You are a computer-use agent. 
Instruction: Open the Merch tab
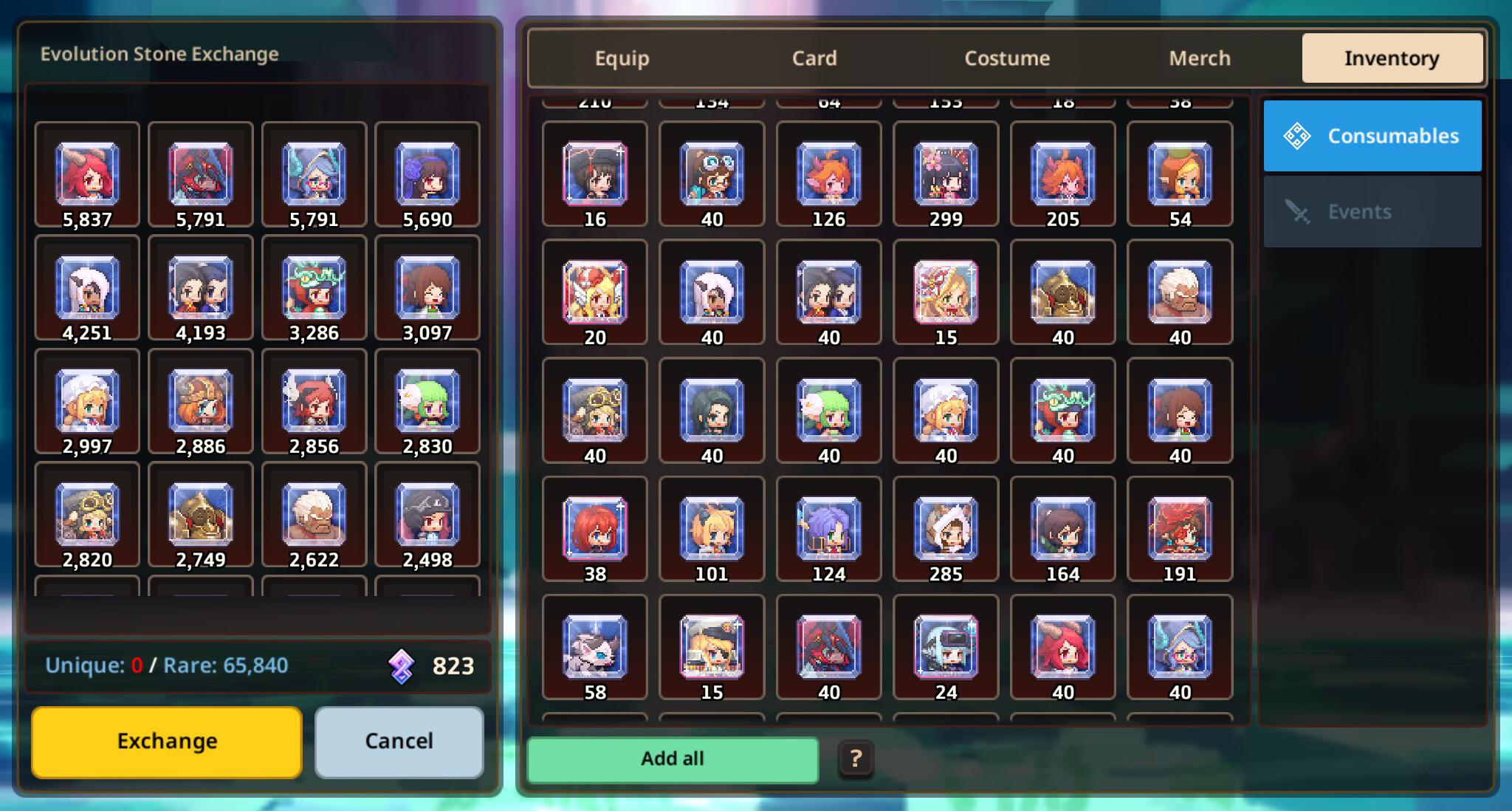click(1199, 58)
